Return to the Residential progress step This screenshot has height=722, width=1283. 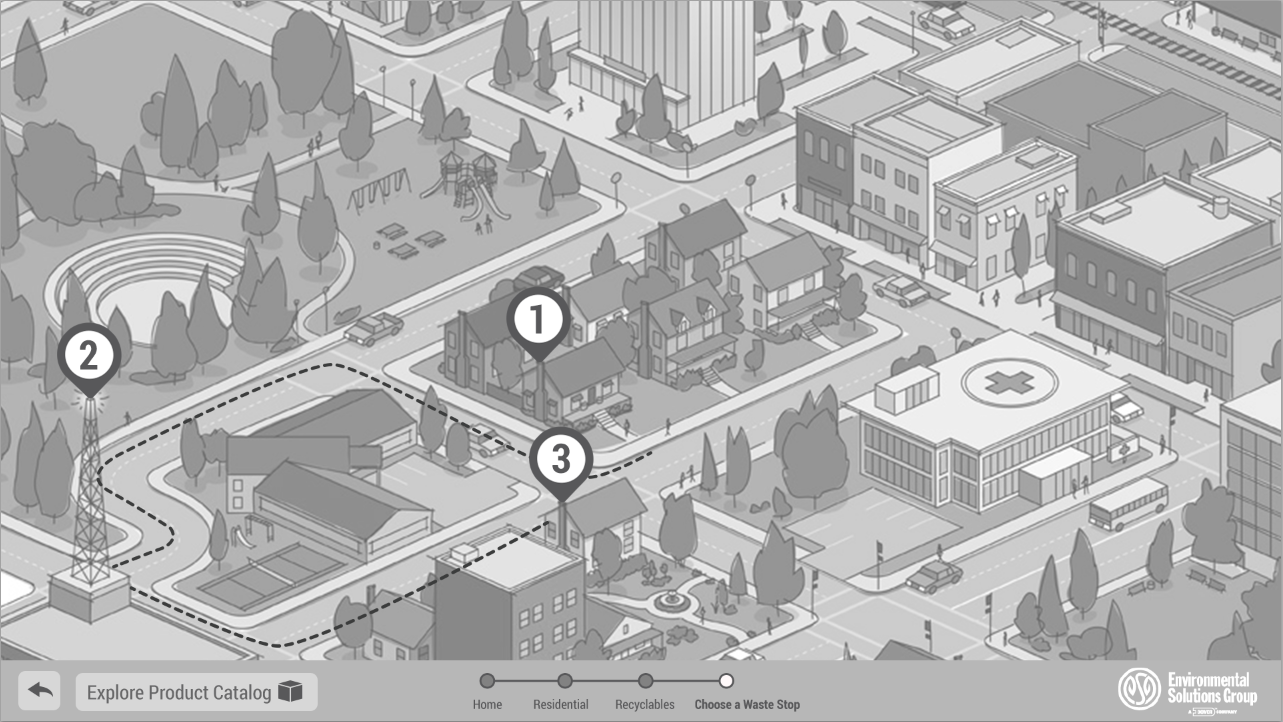564,681
